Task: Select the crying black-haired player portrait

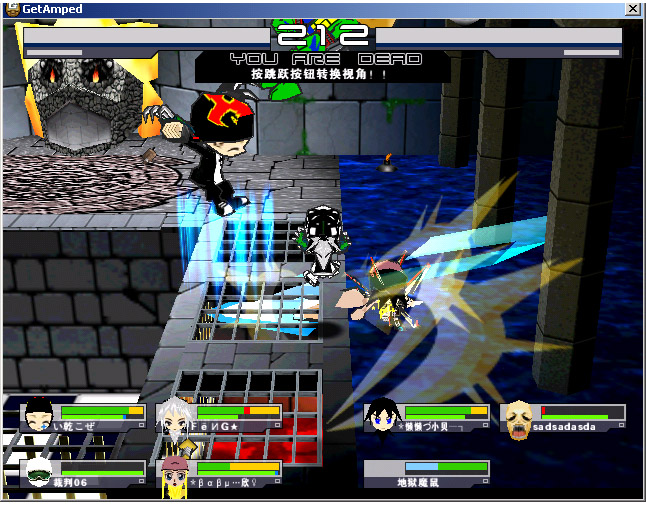Action: [40, 417]
